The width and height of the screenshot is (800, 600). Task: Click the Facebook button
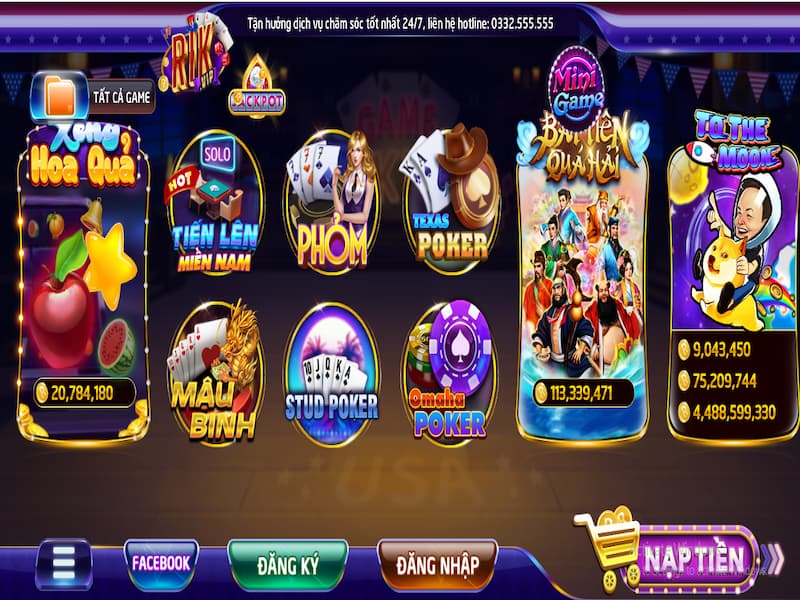161,564
